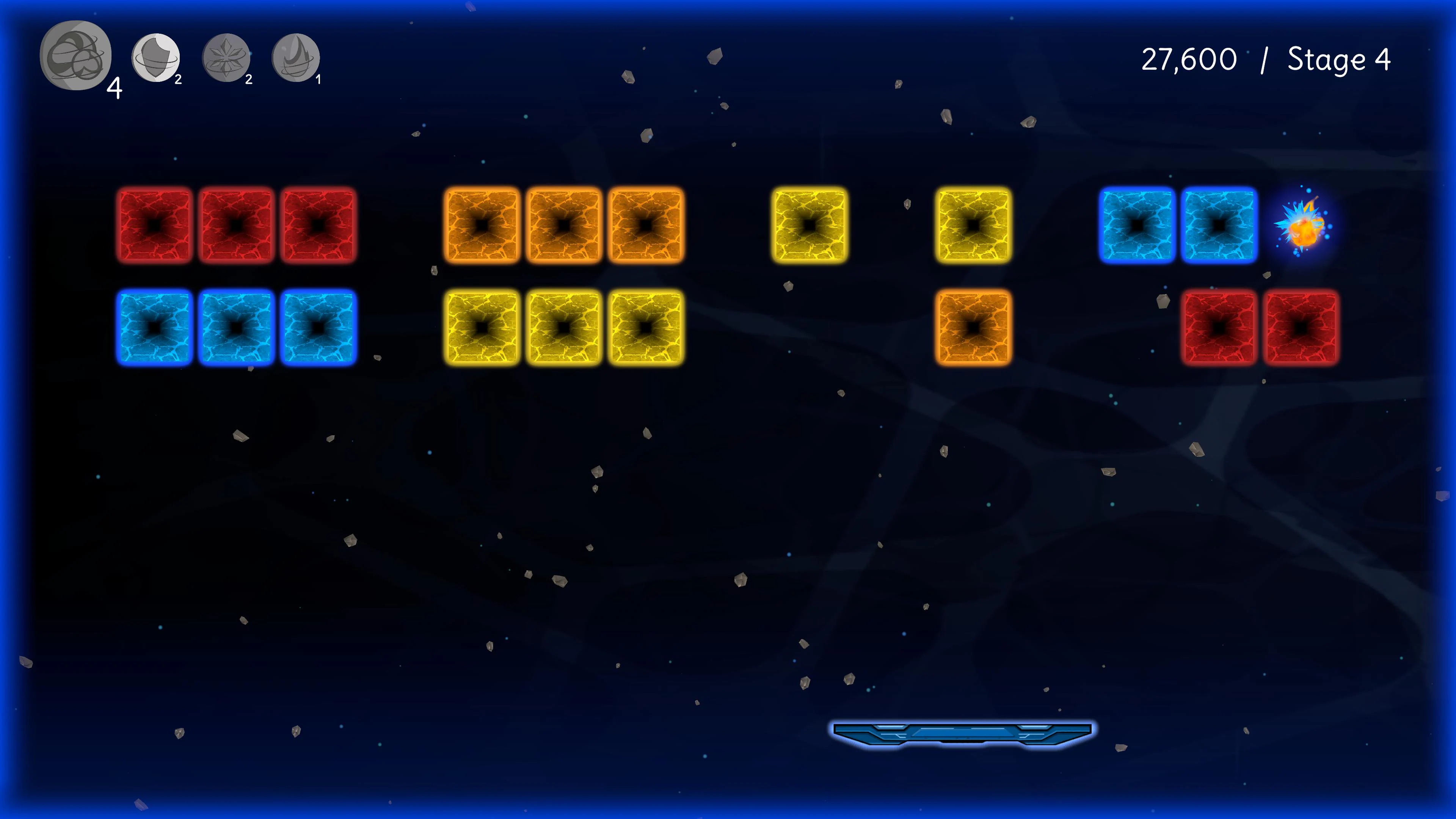Image resolution: width=1456 pixels, height=819 pixels.
Task: Select the score display showing 27,600
Action: (1189, 60)
